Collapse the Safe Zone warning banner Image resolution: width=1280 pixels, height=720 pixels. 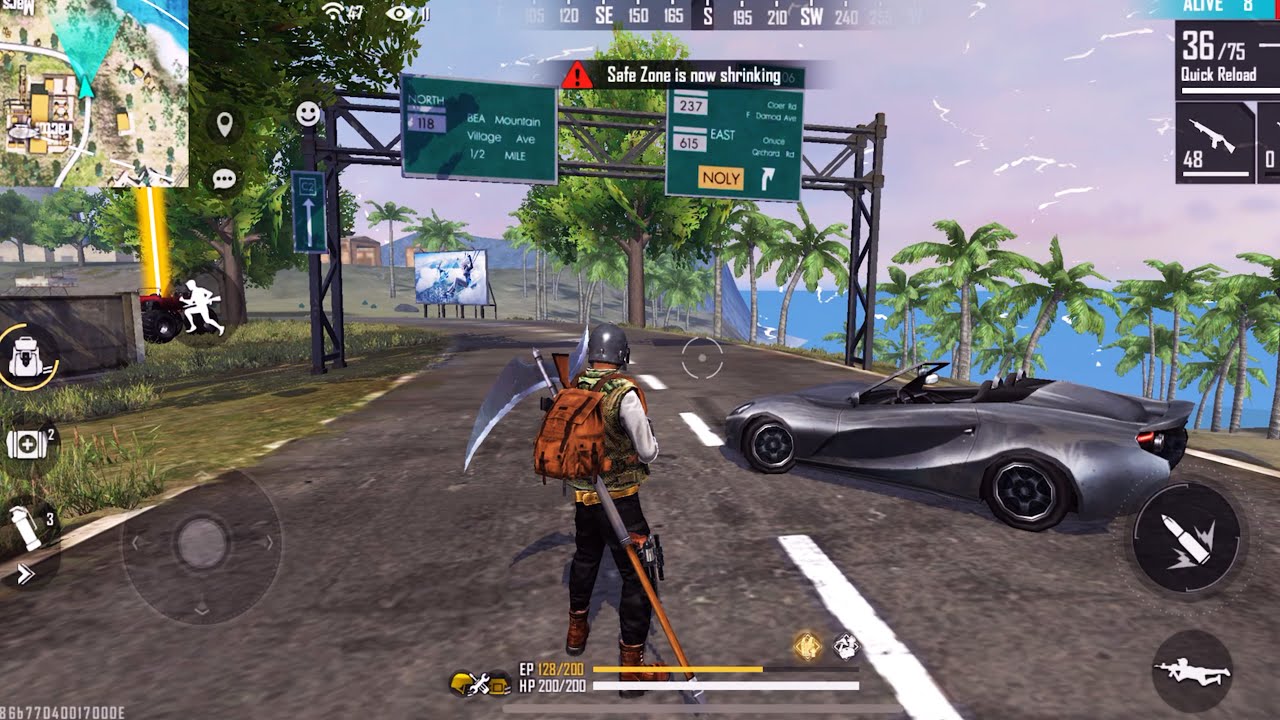click(690, 74)
